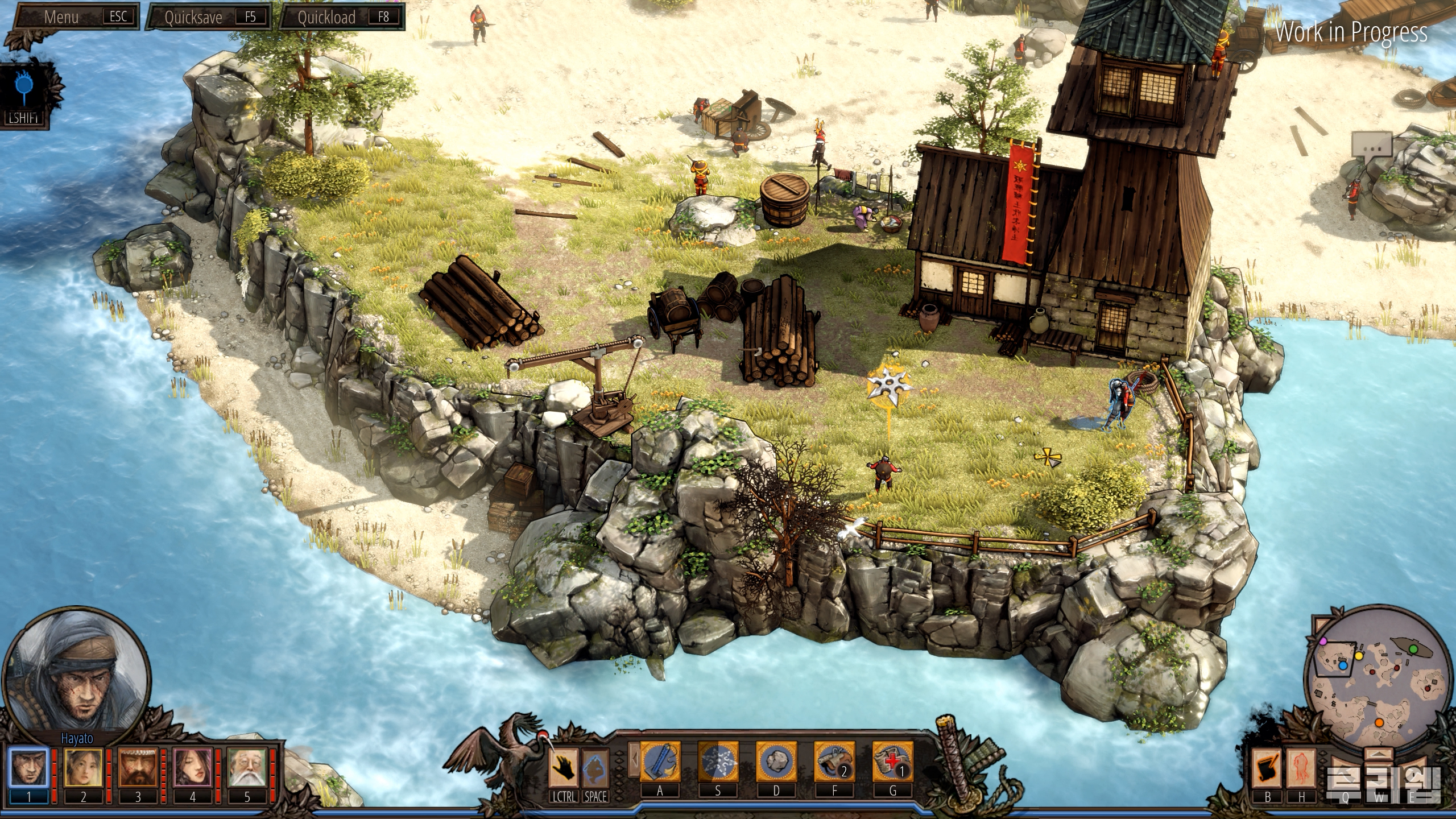Select the young girl character portrait
This screenshot has width=1456, height=819.
pos(83,768)
